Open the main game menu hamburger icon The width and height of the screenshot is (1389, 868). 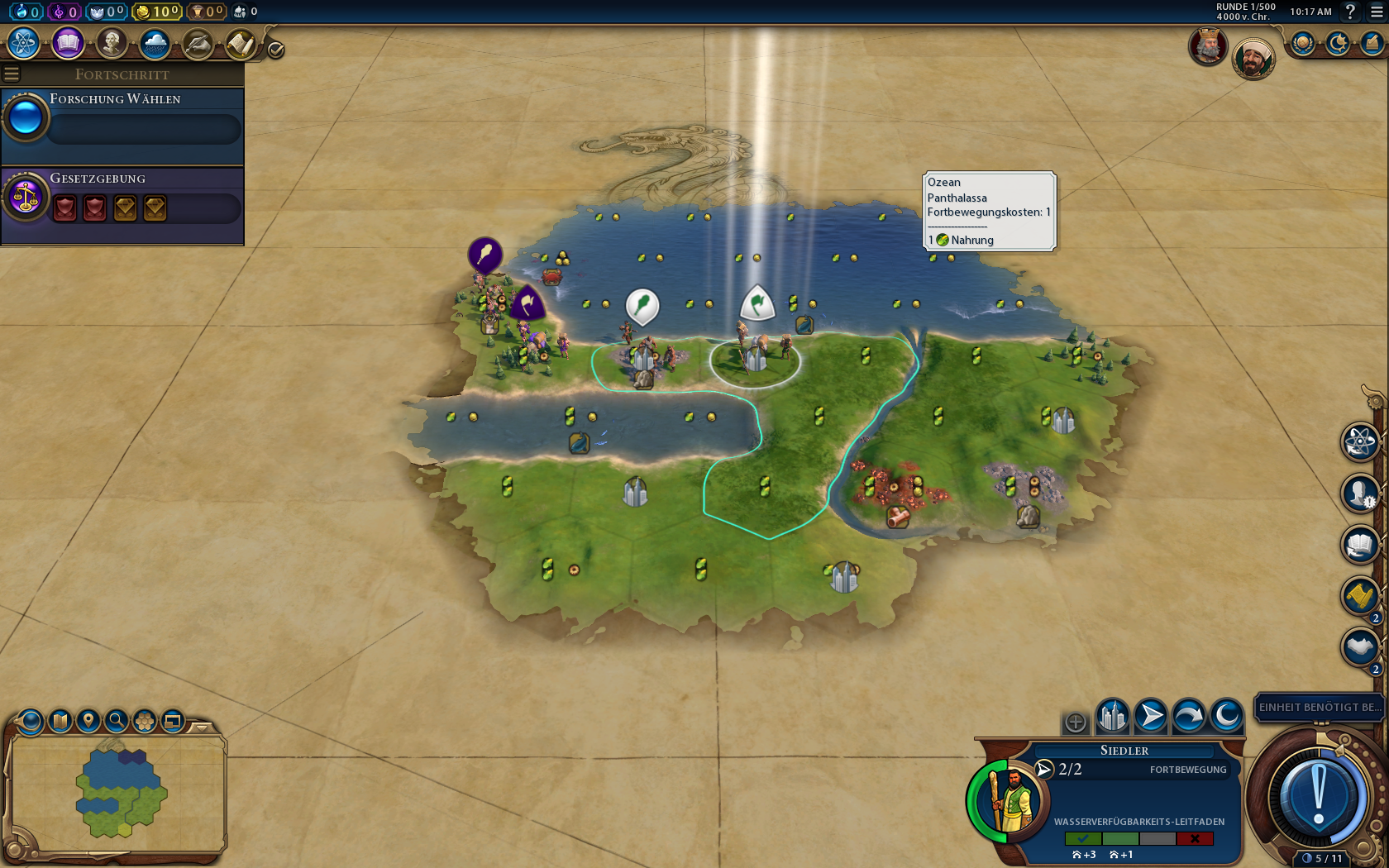[1377, 12]
